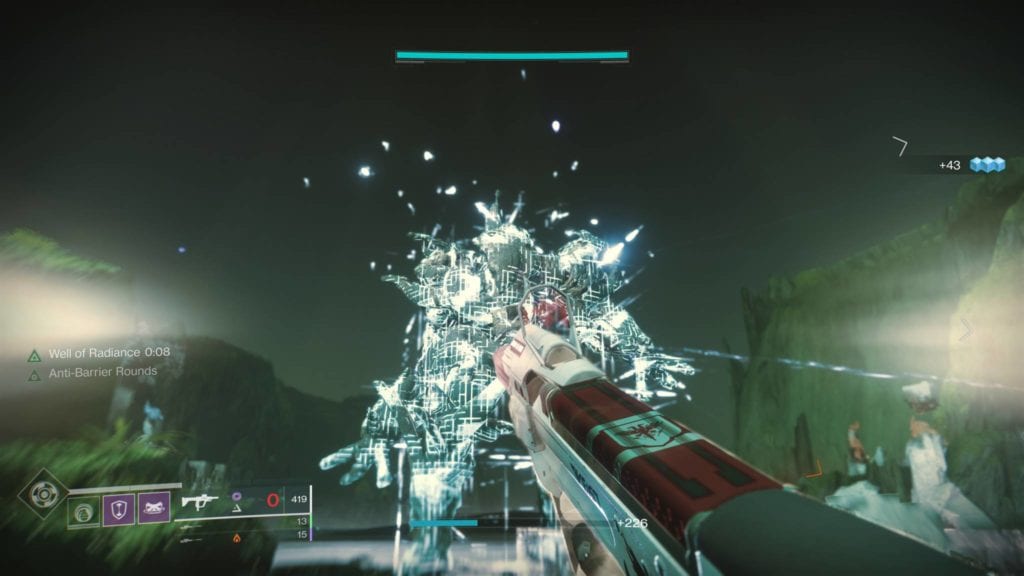Screen dimensions: 1024x576
Task: Use the purple shield melee ability
Action: [x=119, y=510]
